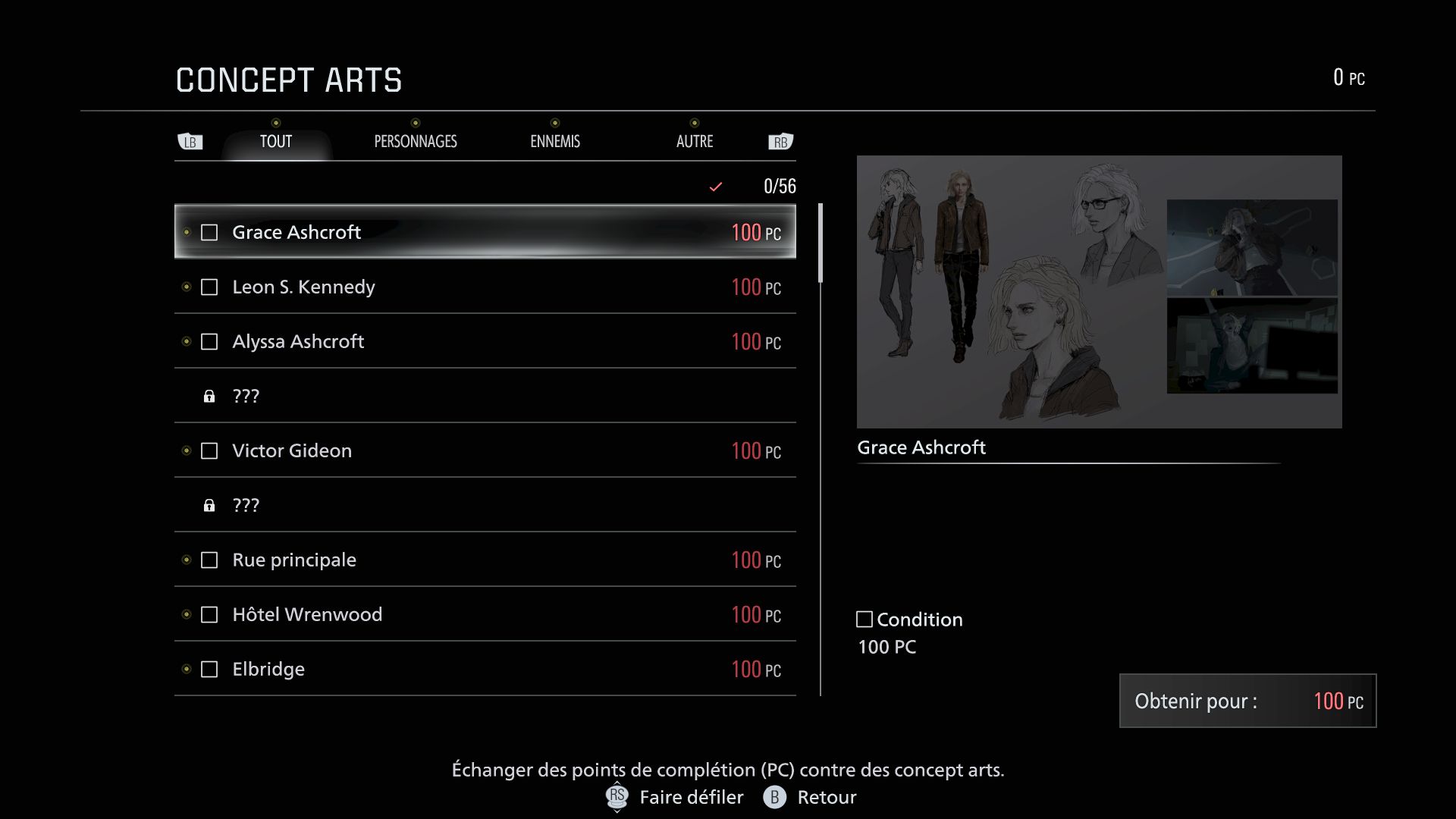Viewport: 1456px width, 819px height.
Task: Select the AUTRE tab
Action: click(695, 142)
